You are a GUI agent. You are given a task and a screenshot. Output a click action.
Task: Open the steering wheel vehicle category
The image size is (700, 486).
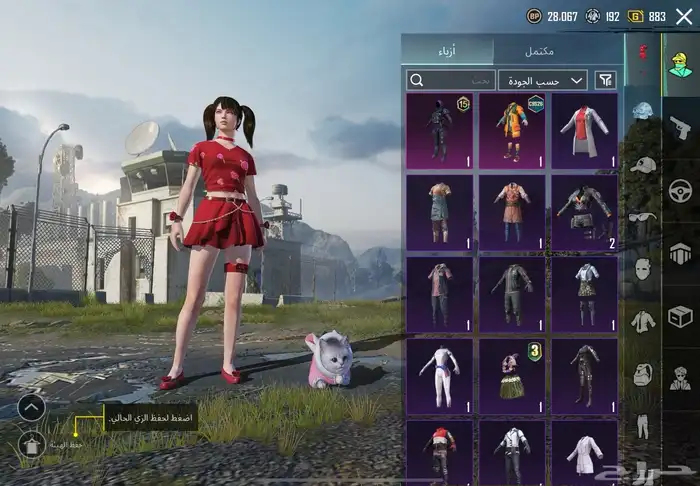click(681, 190)
